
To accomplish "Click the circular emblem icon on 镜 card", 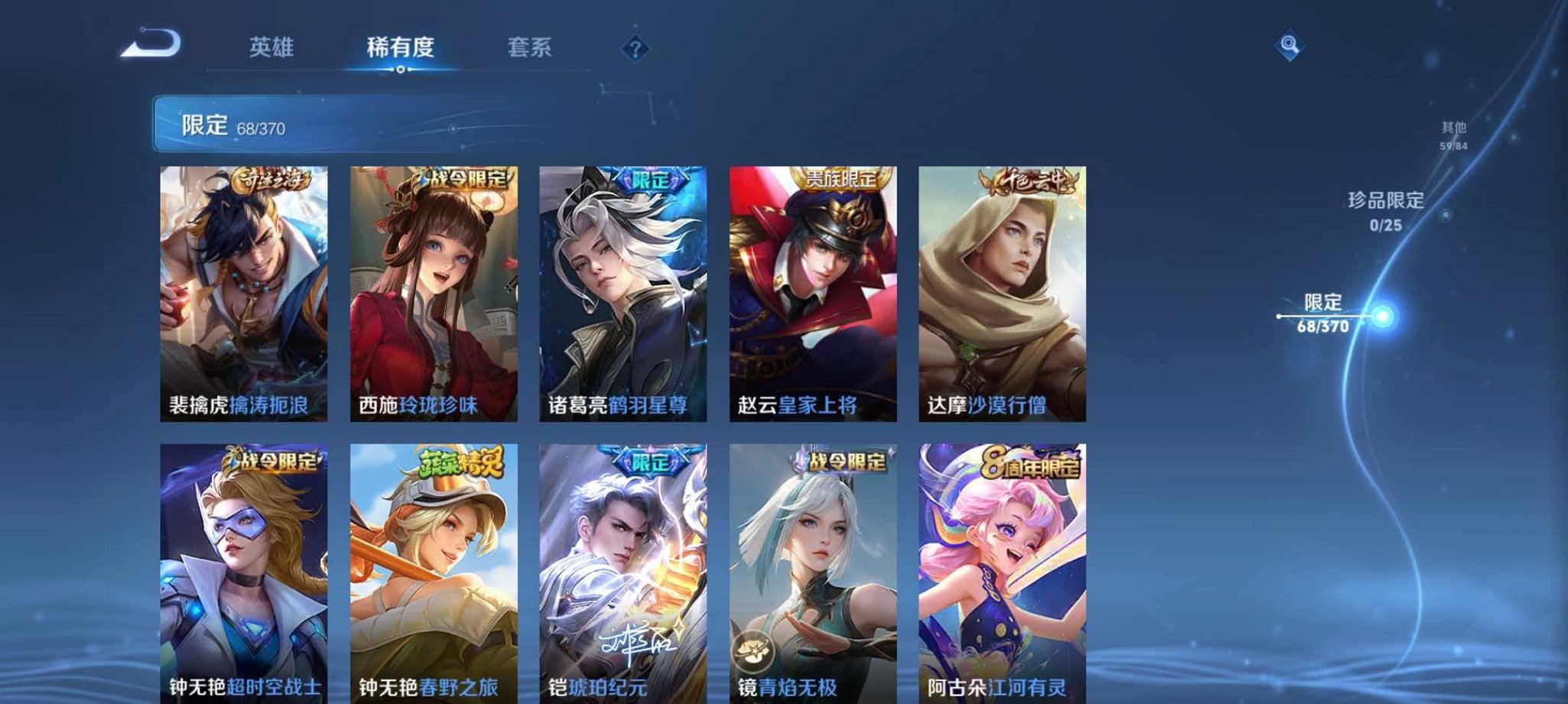I will (753, 649).
